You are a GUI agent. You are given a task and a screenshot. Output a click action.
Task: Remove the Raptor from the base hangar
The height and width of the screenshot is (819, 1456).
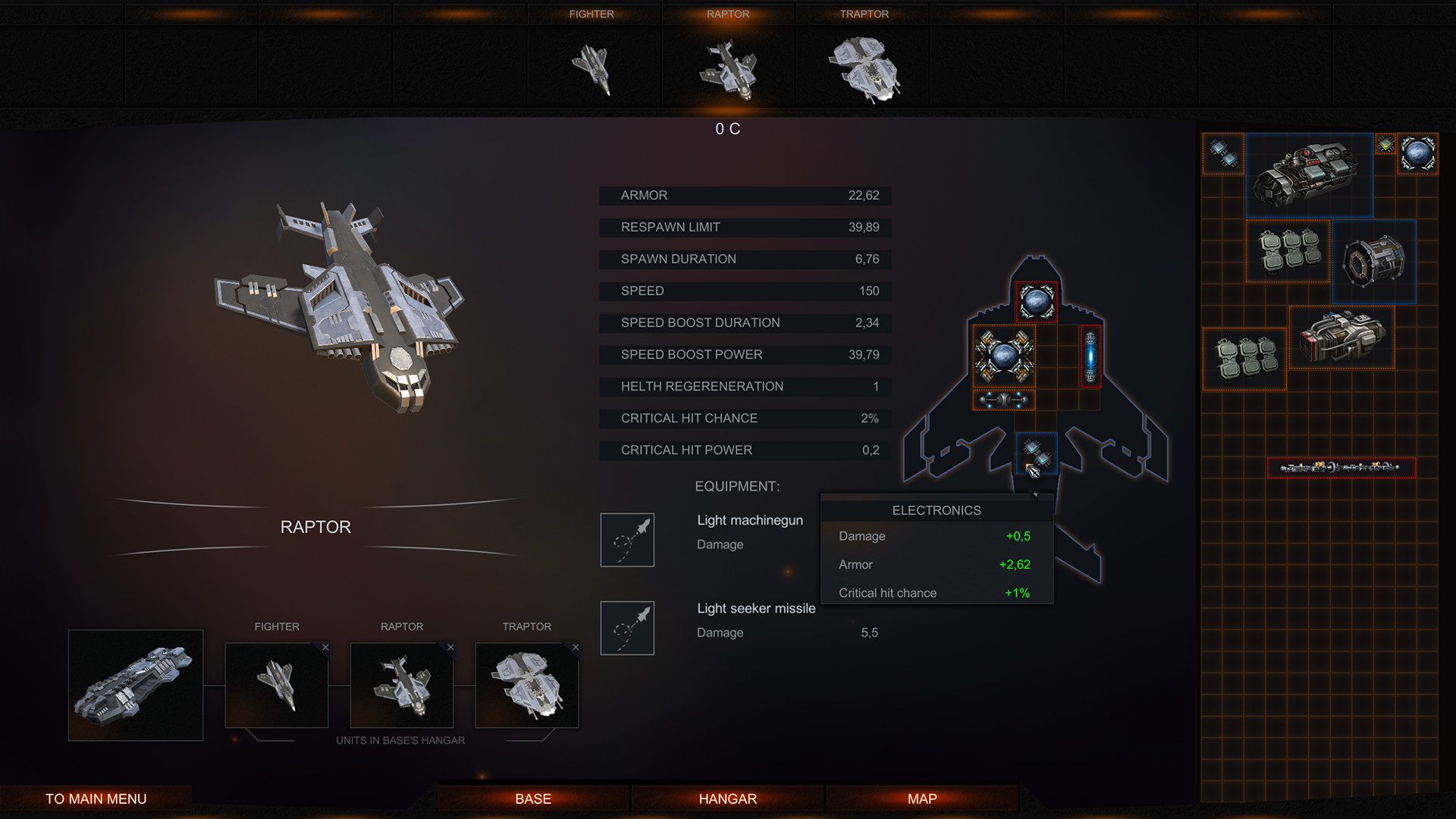coord(450,648)
